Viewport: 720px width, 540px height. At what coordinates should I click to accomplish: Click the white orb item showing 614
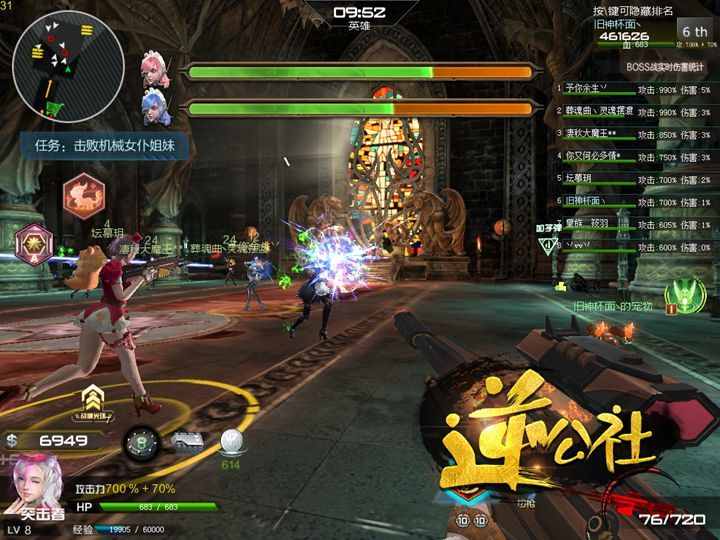[231, 443]
